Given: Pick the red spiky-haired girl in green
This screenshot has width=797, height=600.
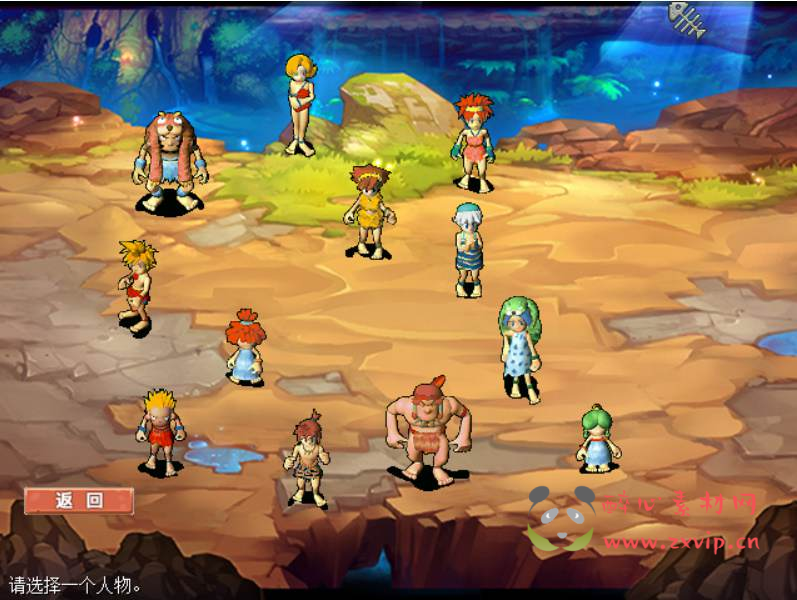Looking at the screenshot, I should (x=473, y=140).
